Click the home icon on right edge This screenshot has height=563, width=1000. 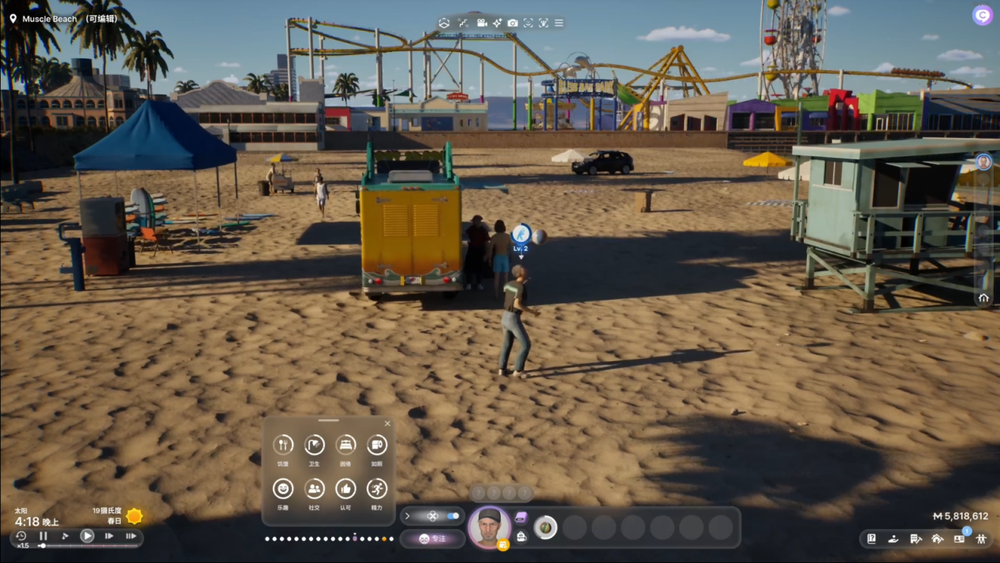983,297
